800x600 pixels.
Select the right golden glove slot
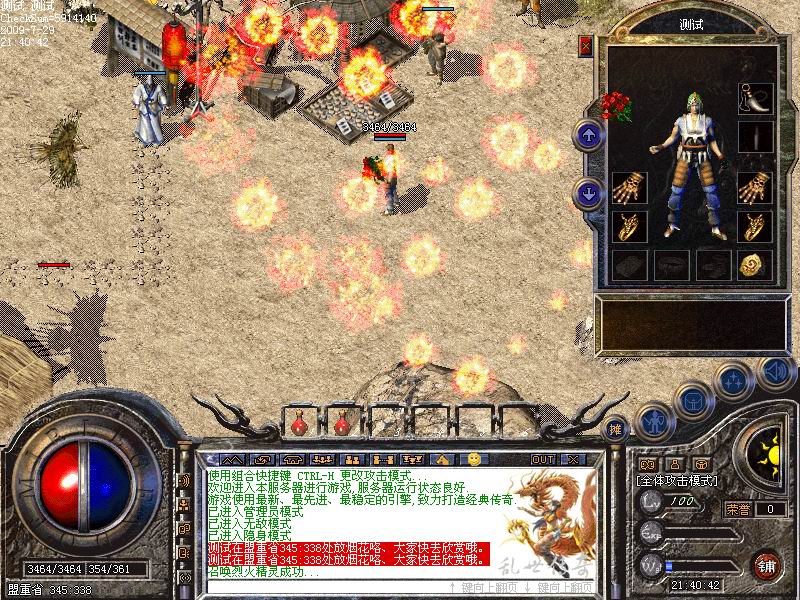click(755, 188)
